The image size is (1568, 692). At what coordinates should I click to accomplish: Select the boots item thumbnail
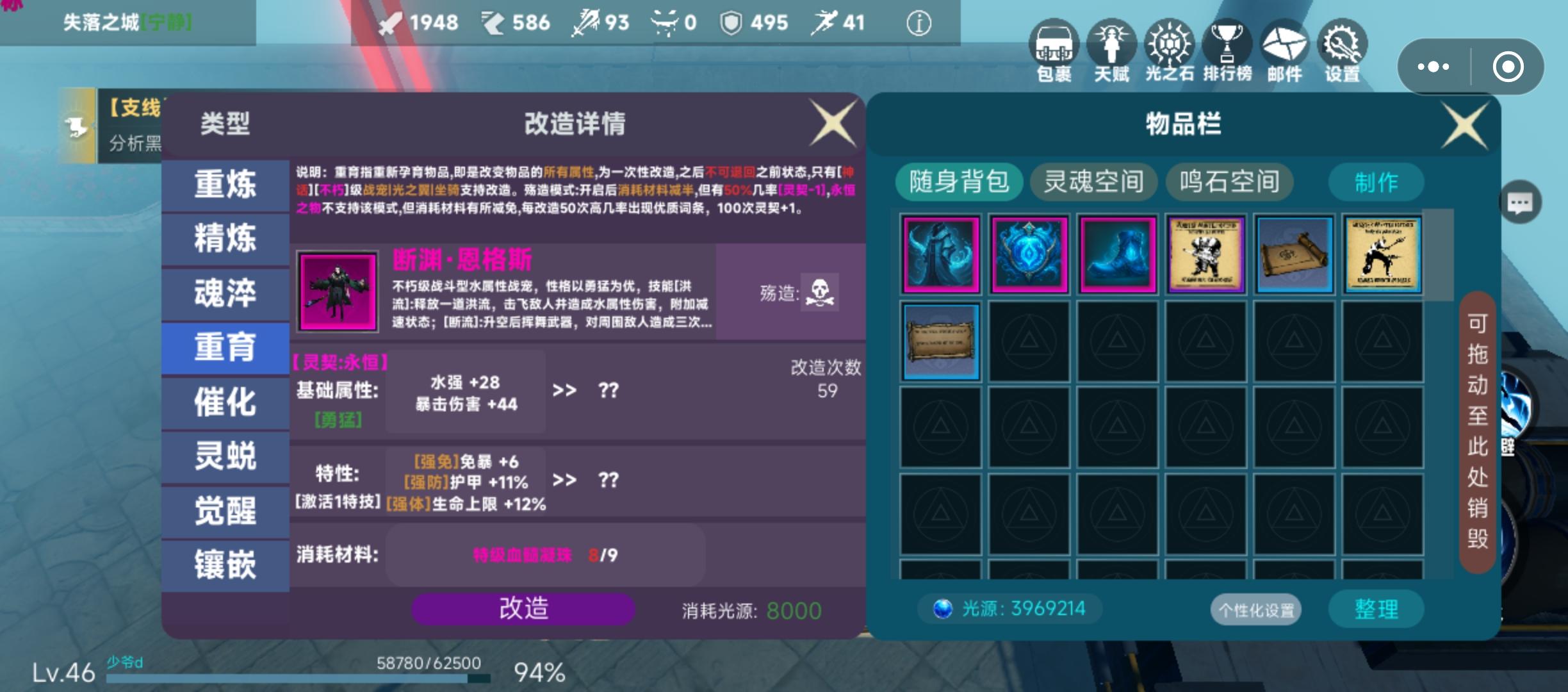click(x=1116, y=256)
